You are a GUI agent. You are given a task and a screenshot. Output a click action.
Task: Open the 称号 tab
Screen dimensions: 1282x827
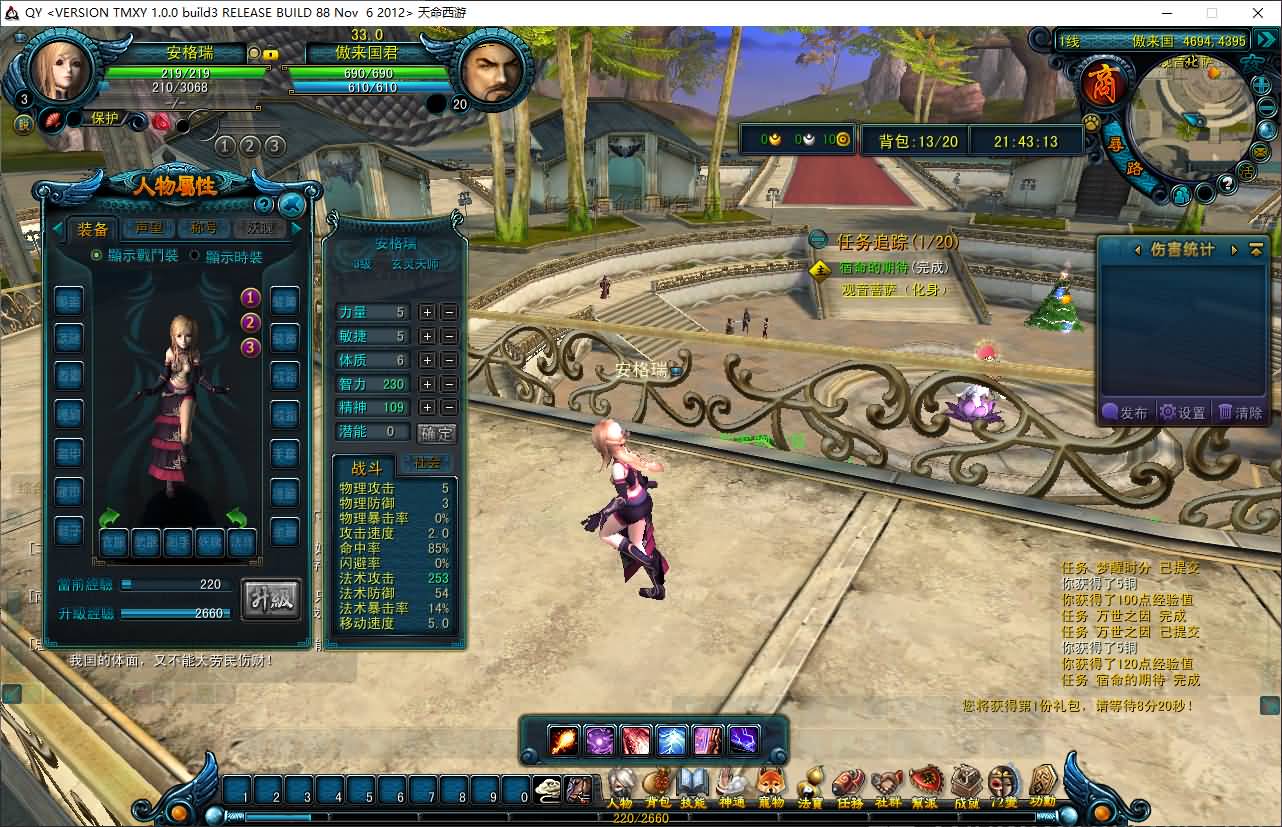[x=204, y=229]
